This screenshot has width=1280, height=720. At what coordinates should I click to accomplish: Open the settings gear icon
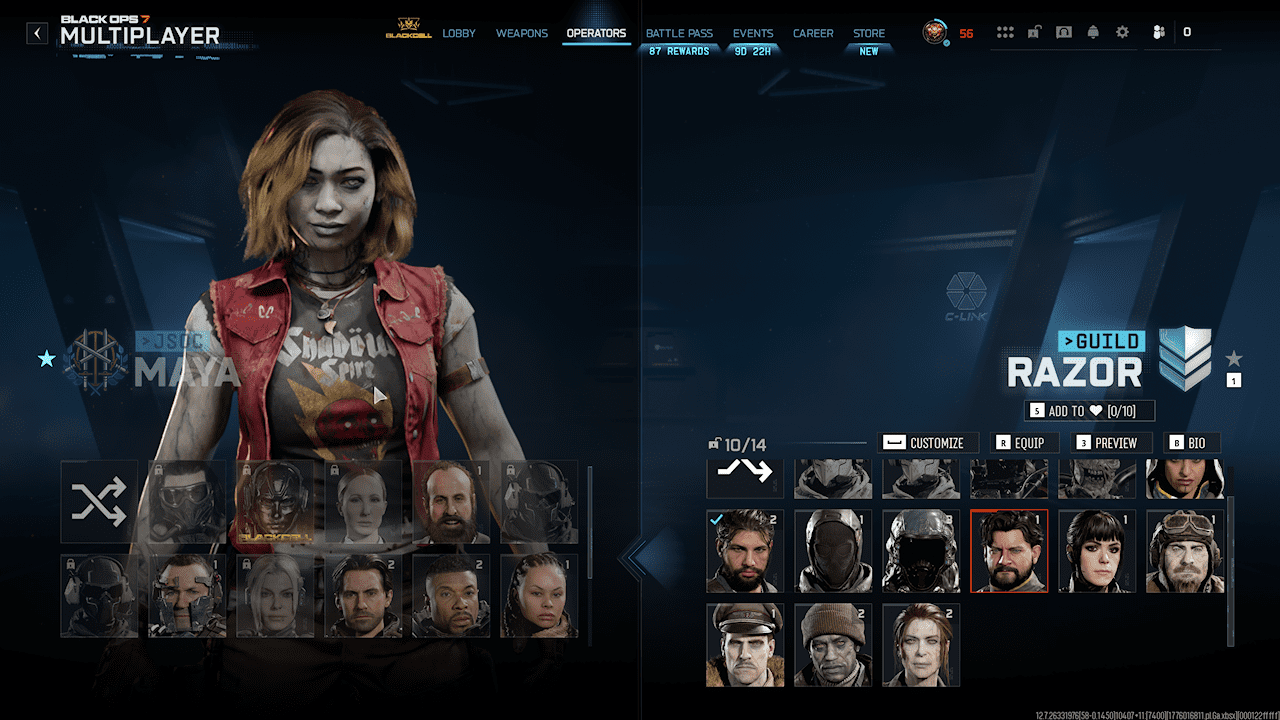pyautogui.click(x=1122, y=32)
